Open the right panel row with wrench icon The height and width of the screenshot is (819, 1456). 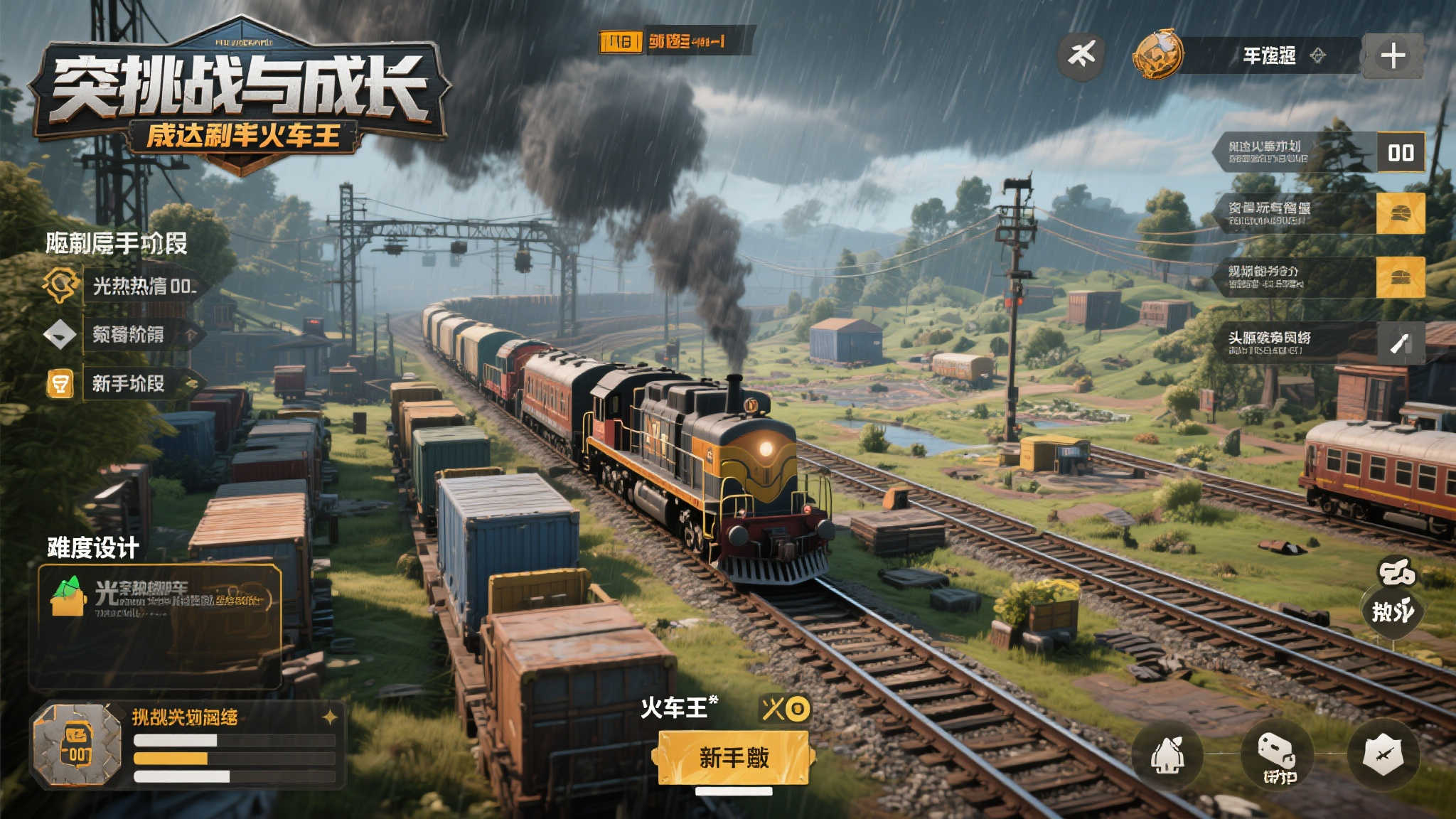tap(1319, 343)
